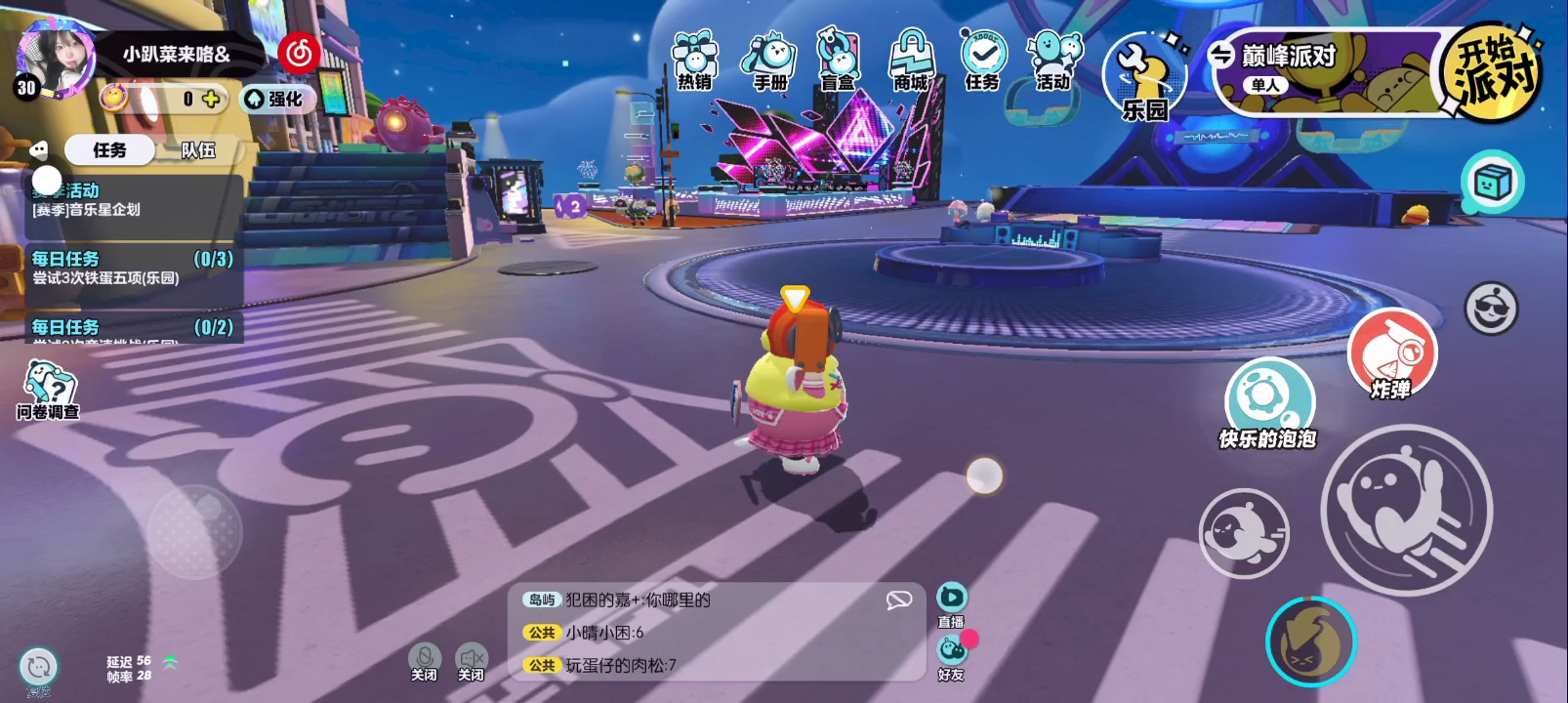This screenshot has height=703, width=1568.
Task: Open the 手册 handbook
Action: click(x=769, y=61)
